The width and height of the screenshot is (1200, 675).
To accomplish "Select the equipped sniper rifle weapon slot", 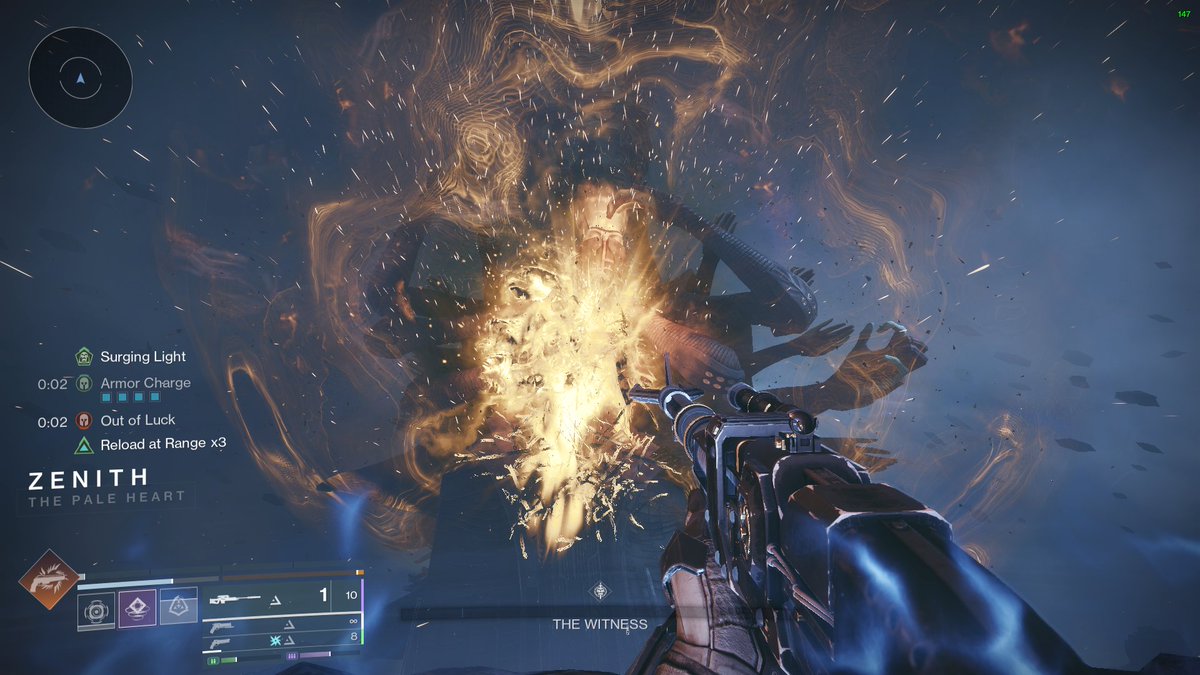I will point(280,598).
